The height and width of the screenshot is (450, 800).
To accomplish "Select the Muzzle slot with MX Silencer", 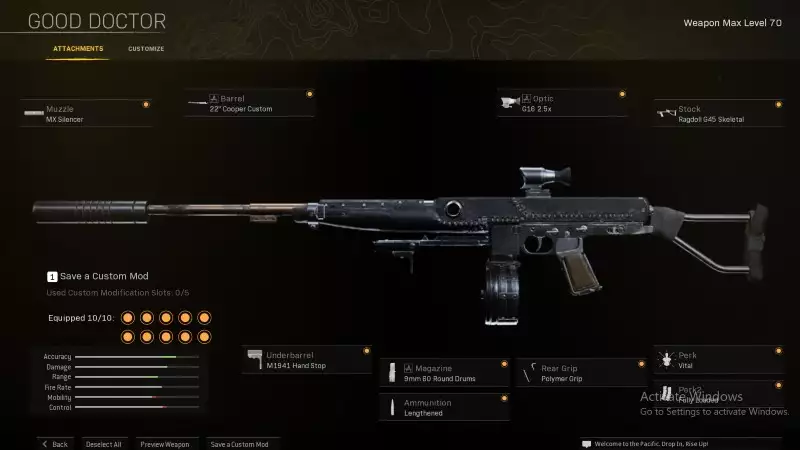I will click(86, 114).
